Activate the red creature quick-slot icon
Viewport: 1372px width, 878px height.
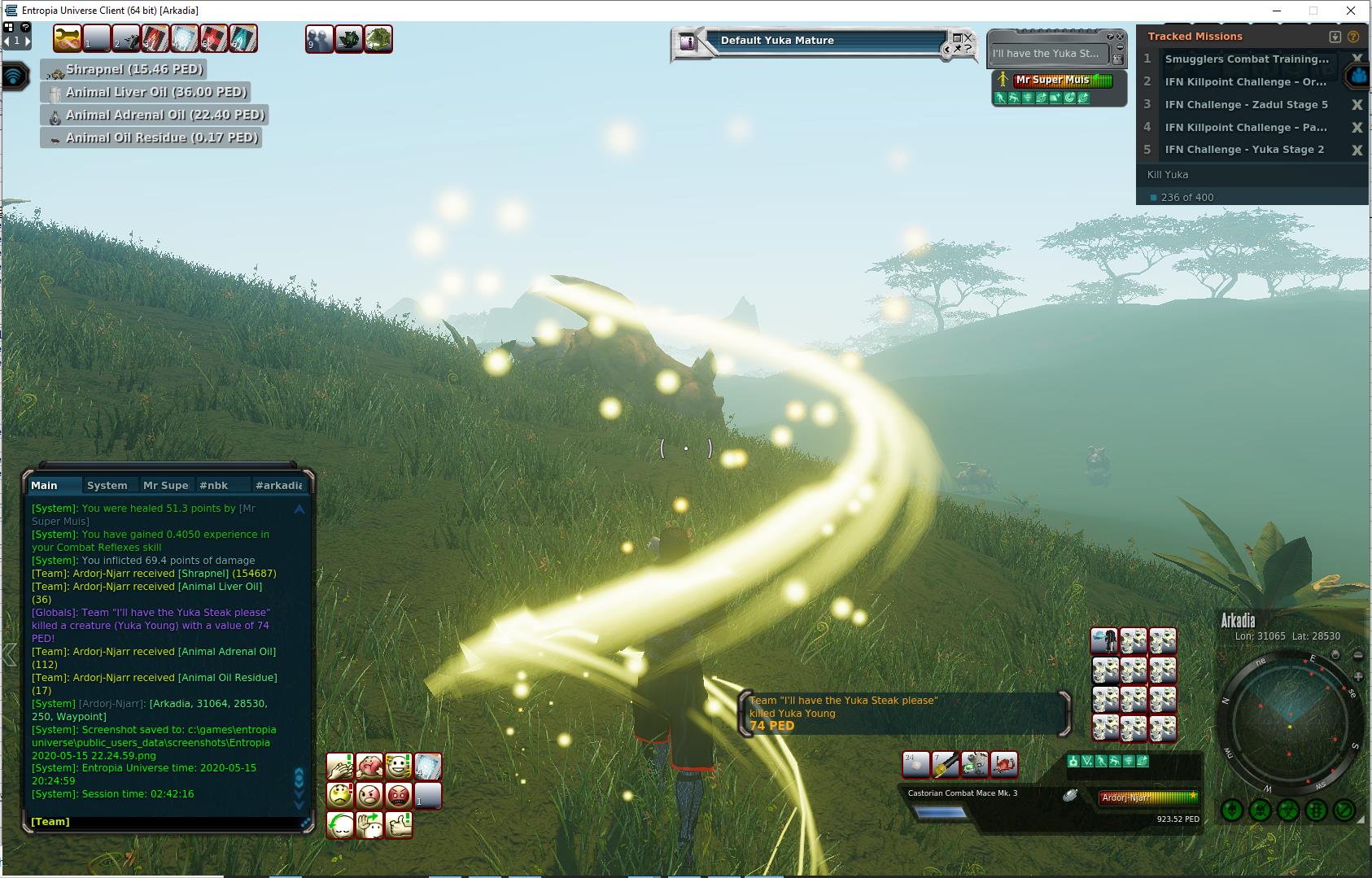point(1005,764)
